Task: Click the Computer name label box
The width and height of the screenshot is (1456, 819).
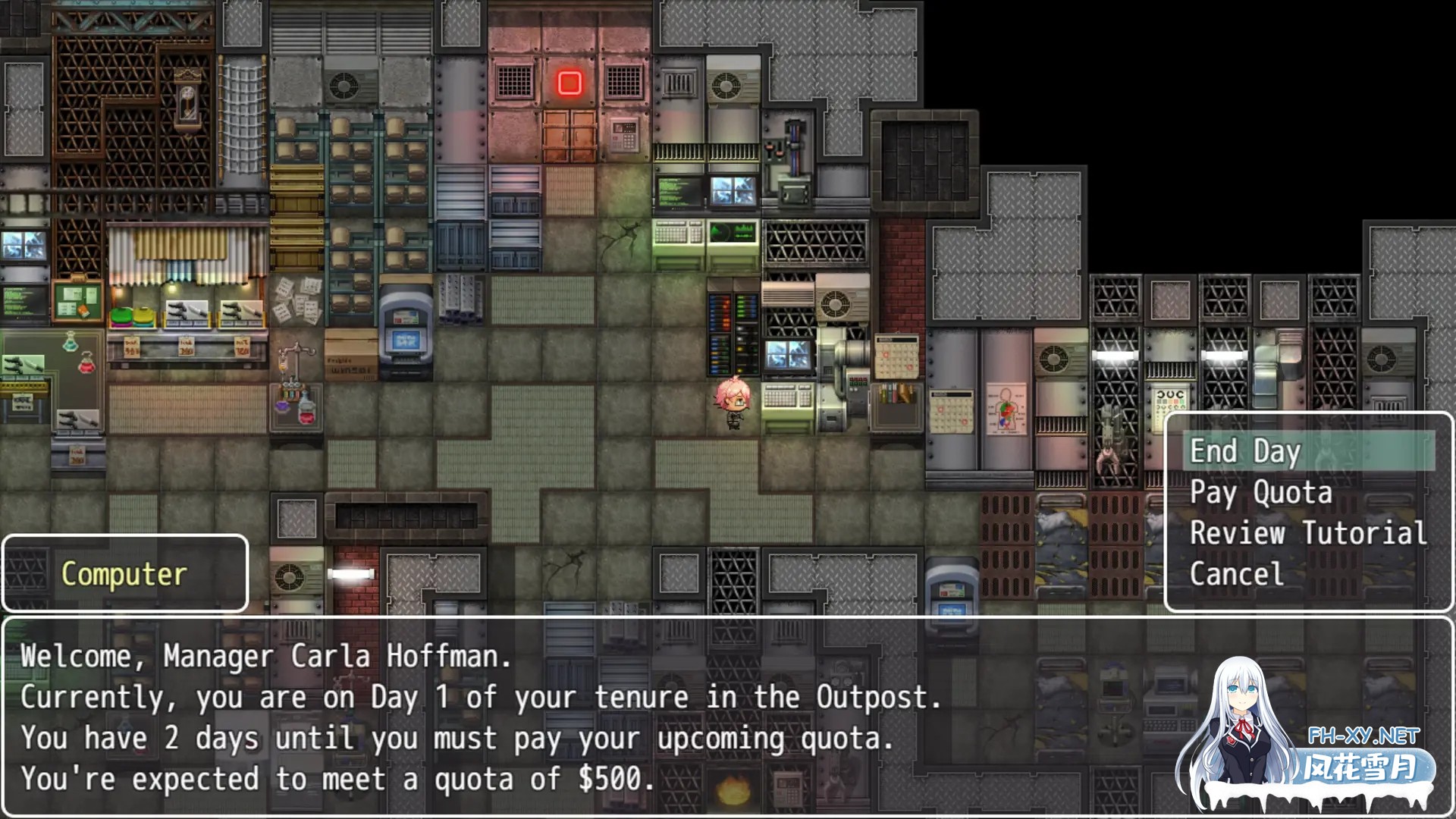Action: pyautogui.click(x=124, y=573)
